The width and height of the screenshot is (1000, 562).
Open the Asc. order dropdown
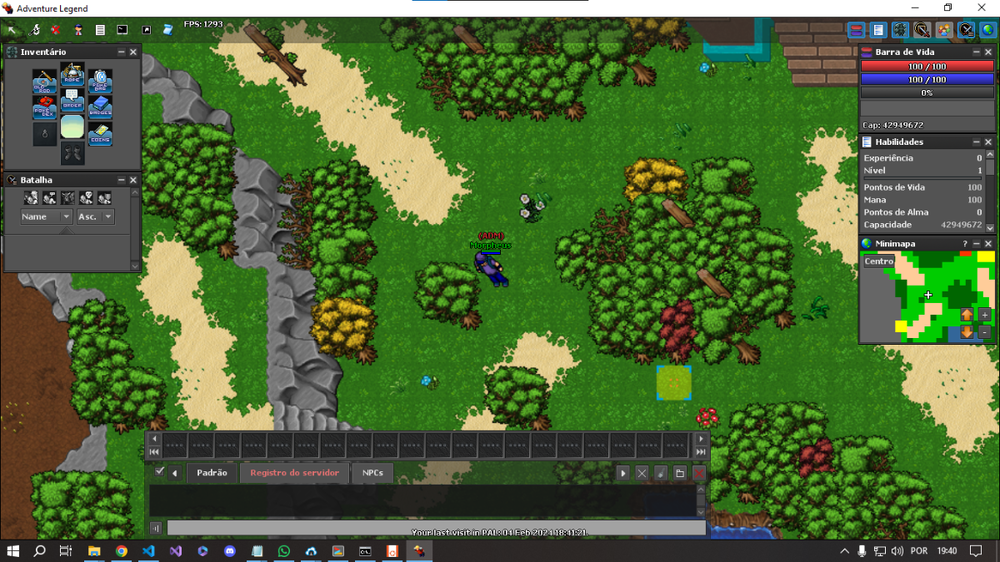[95, 216]
